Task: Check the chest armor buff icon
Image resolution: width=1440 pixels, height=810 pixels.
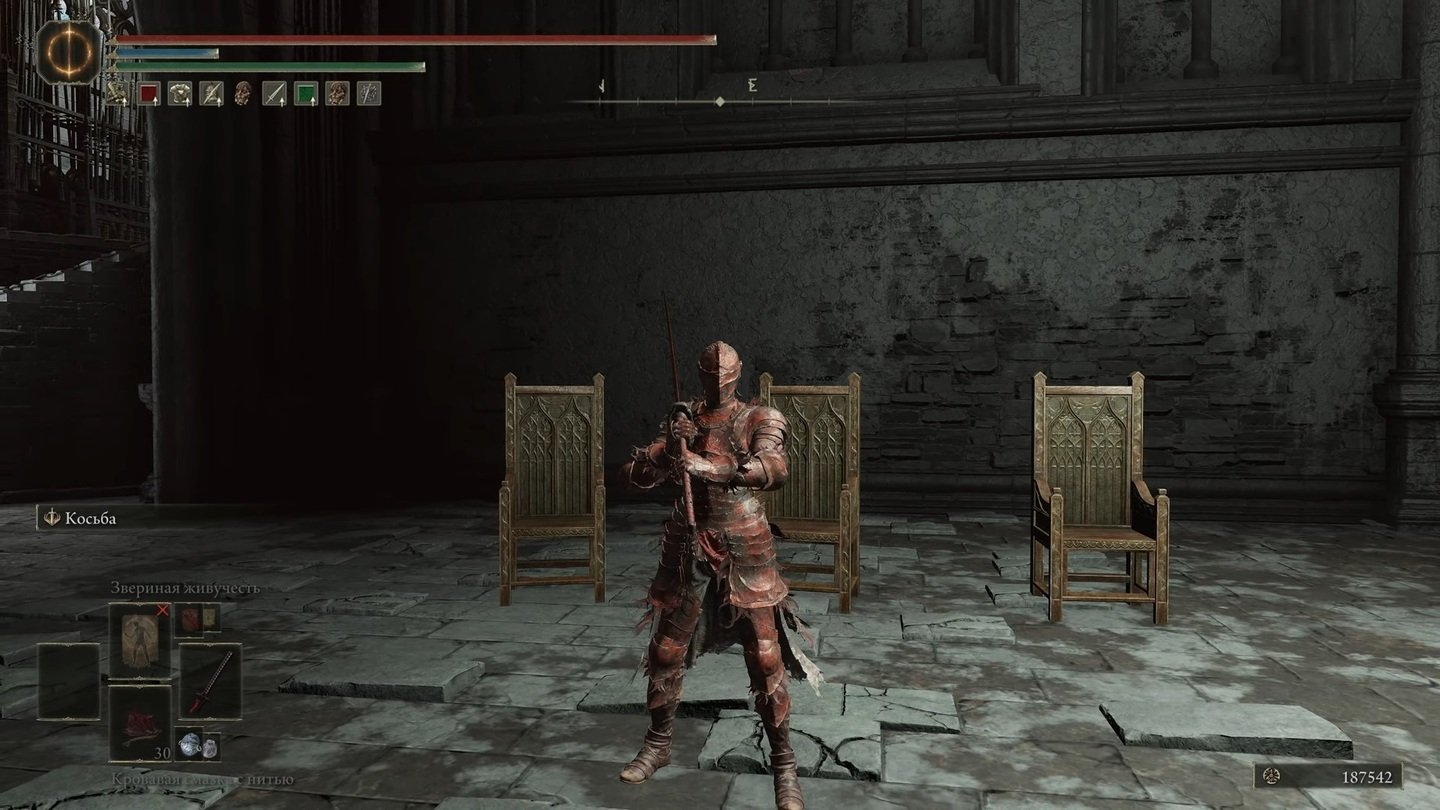Action: tap(180, 94)
